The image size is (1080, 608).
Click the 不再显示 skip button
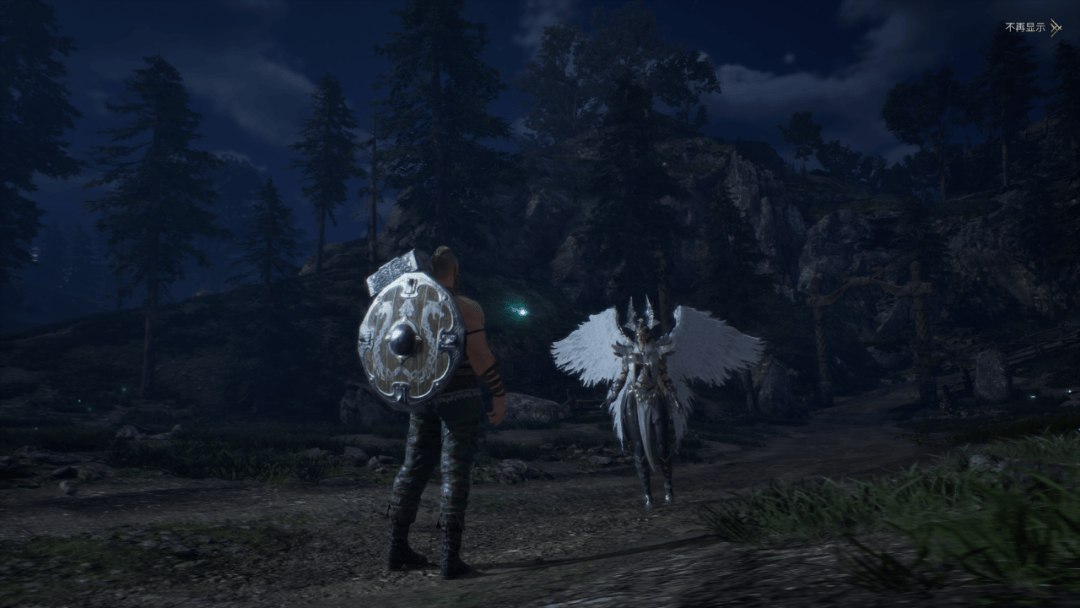point(1032,27)
